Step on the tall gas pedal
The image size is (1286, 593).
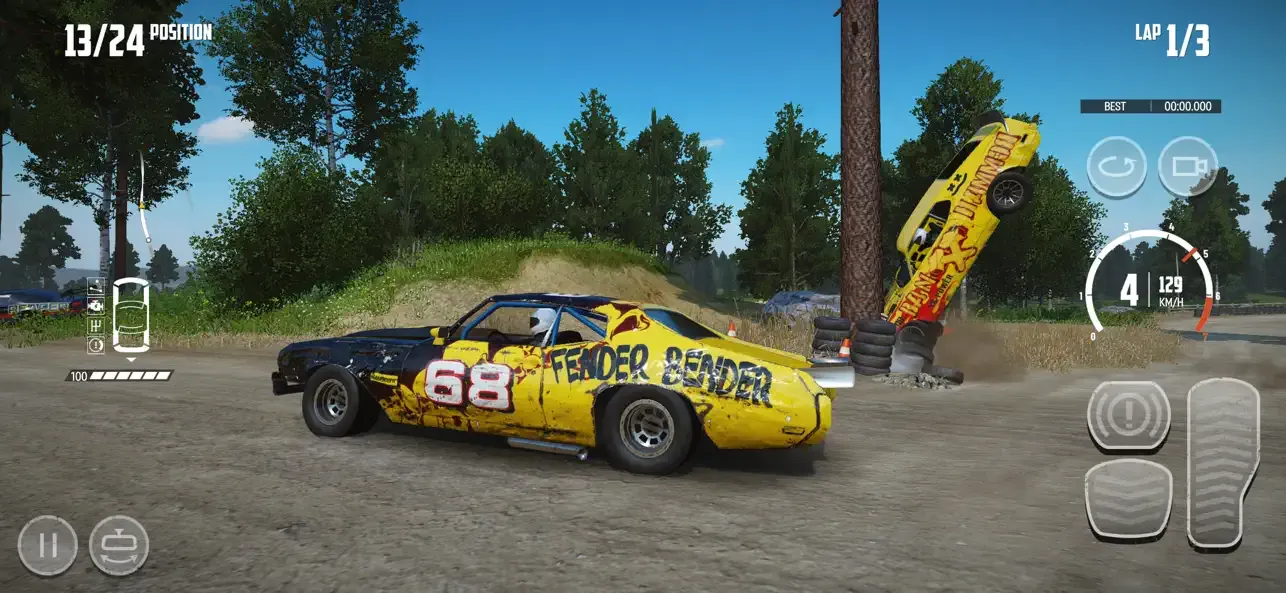[1222, 462]
